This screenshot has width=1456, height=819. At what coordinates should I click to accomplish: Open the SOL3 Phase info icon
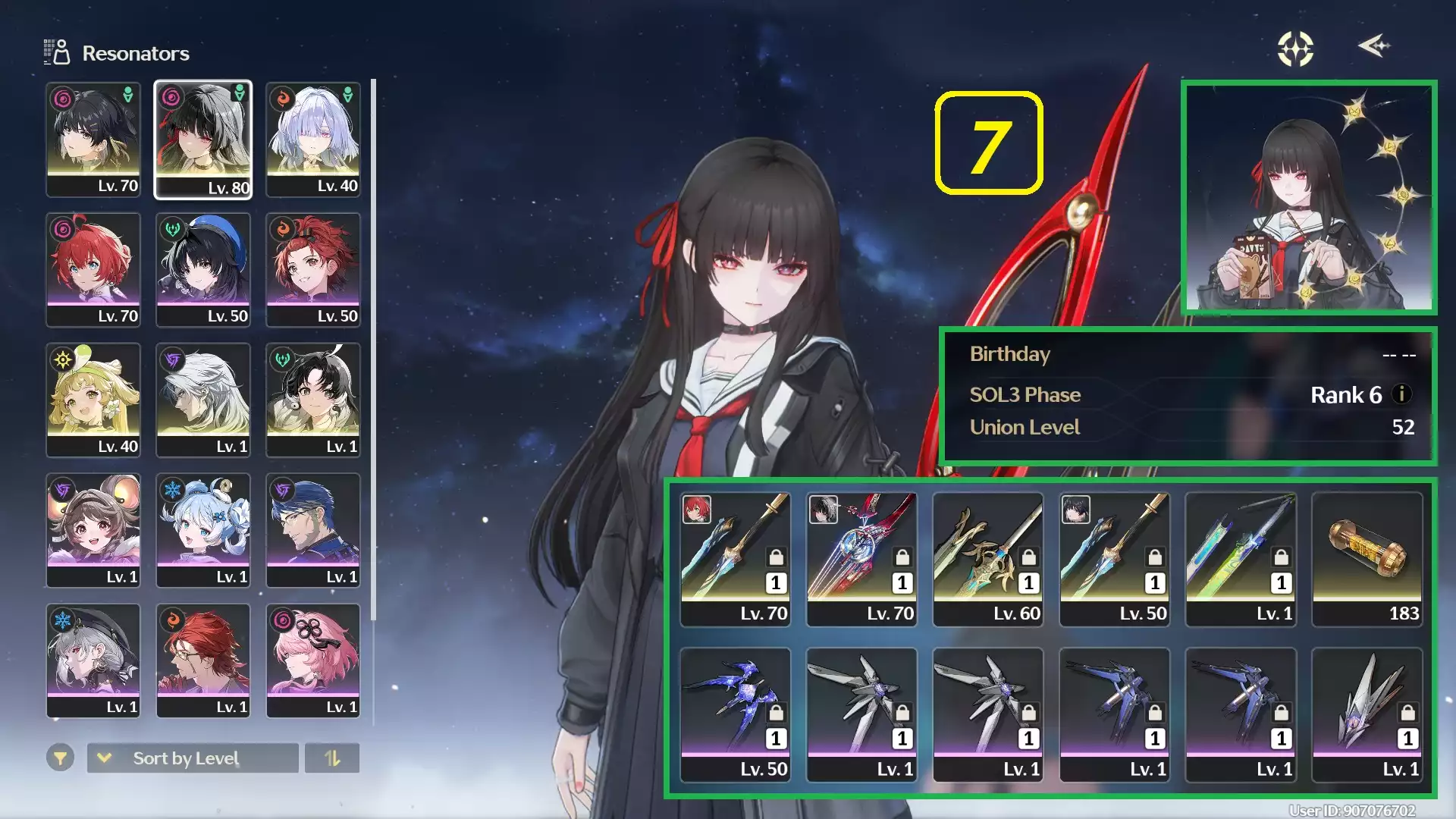coord(1402,394)
